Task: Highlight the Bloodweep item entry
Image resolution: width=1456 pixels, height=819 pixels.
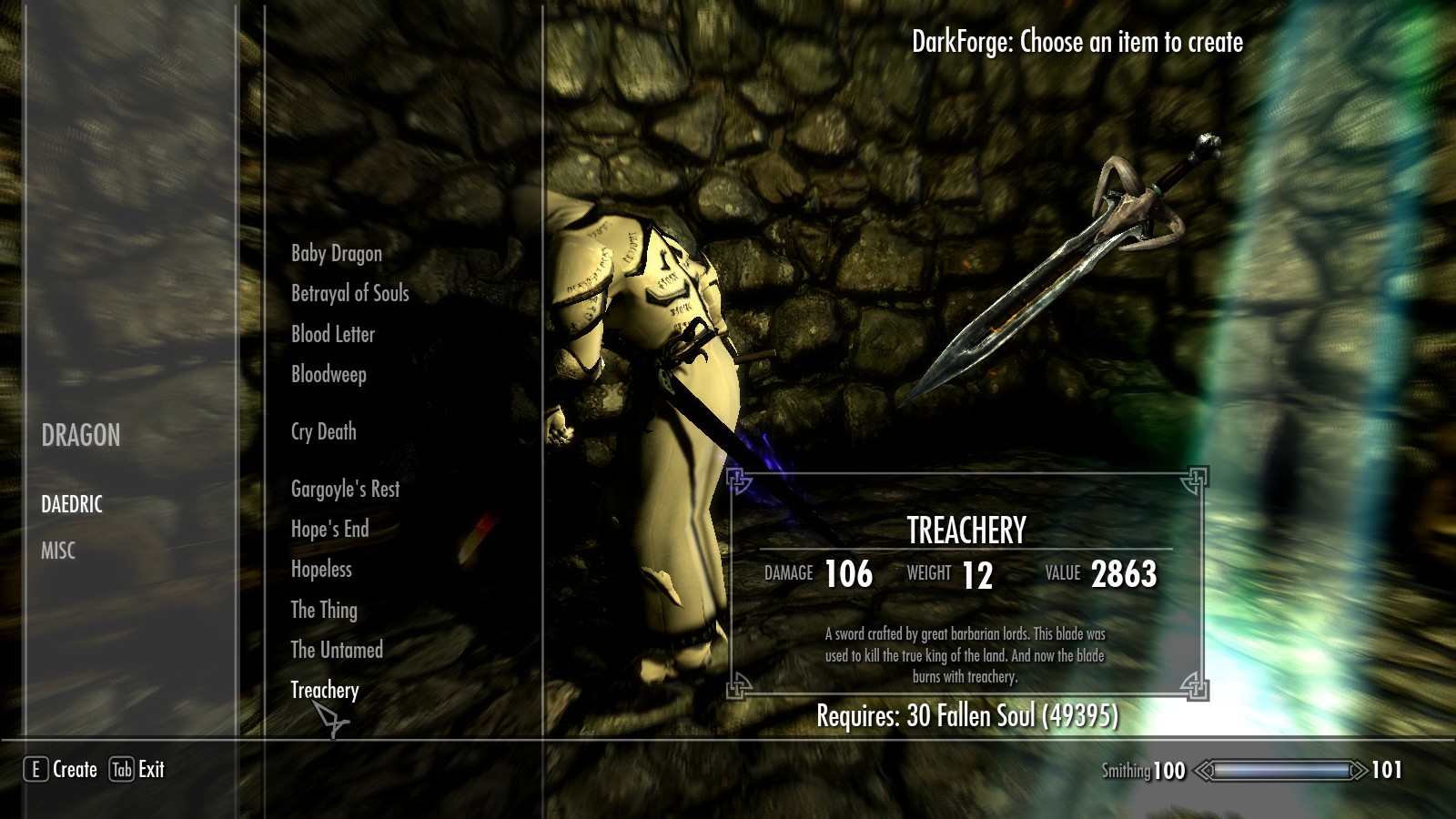Action: [x=329, y=374]
